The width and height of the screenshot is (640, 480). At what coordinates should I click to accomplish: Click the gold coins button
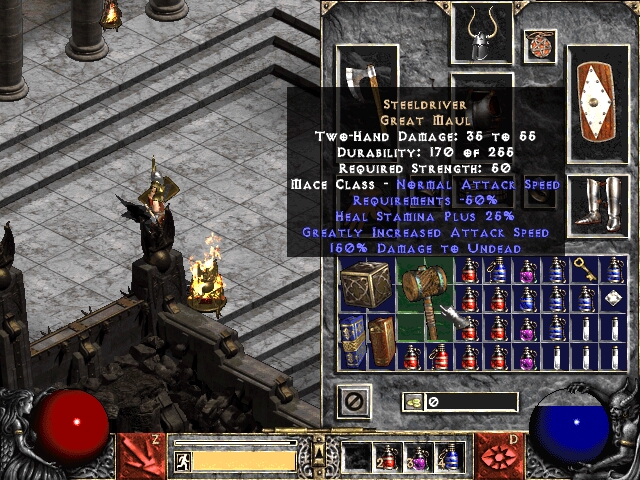tap(413, 402)
